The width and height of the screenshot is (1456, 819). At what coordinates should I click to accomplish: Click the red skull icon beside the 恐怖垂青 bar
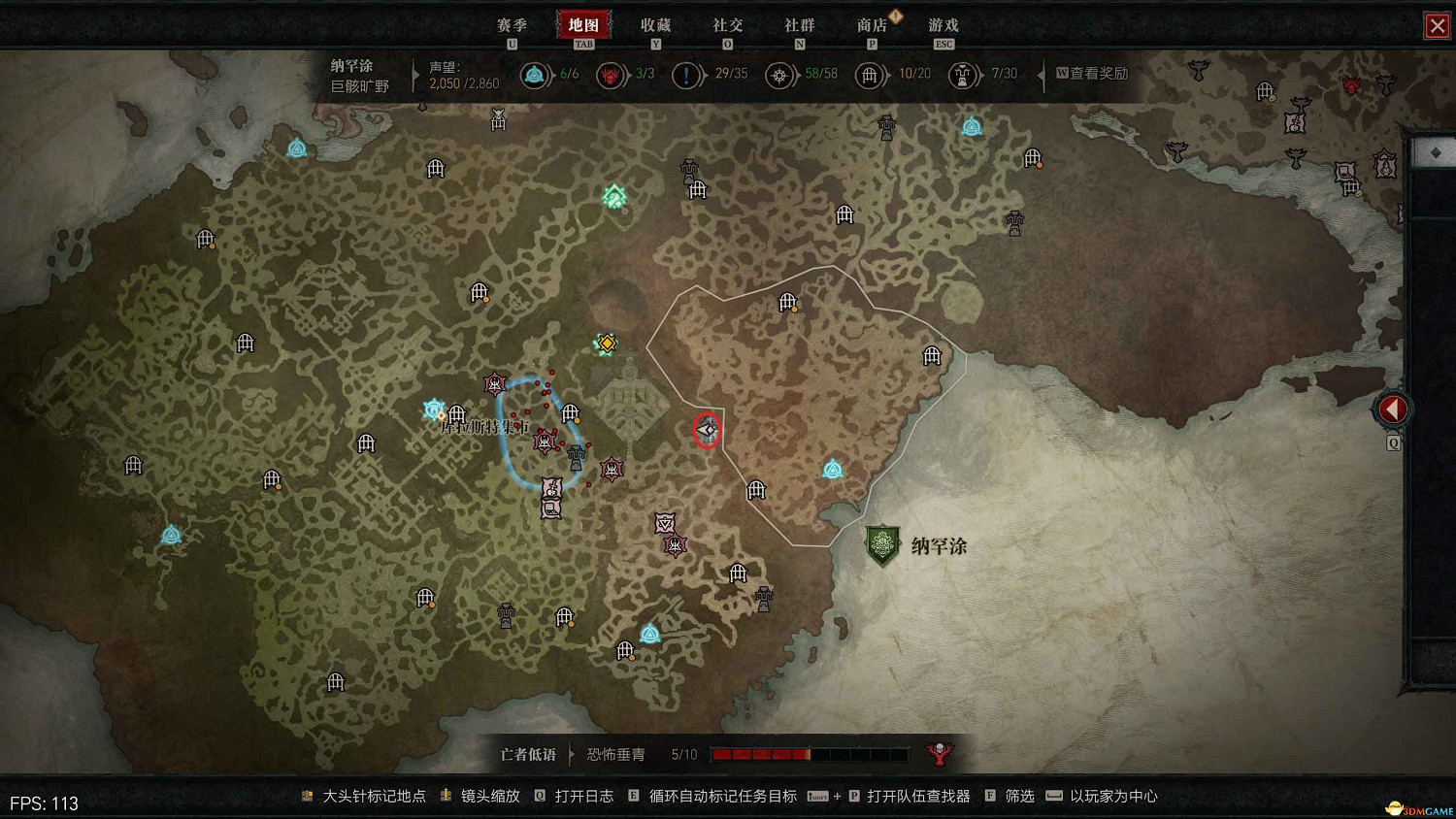[940, 754]
